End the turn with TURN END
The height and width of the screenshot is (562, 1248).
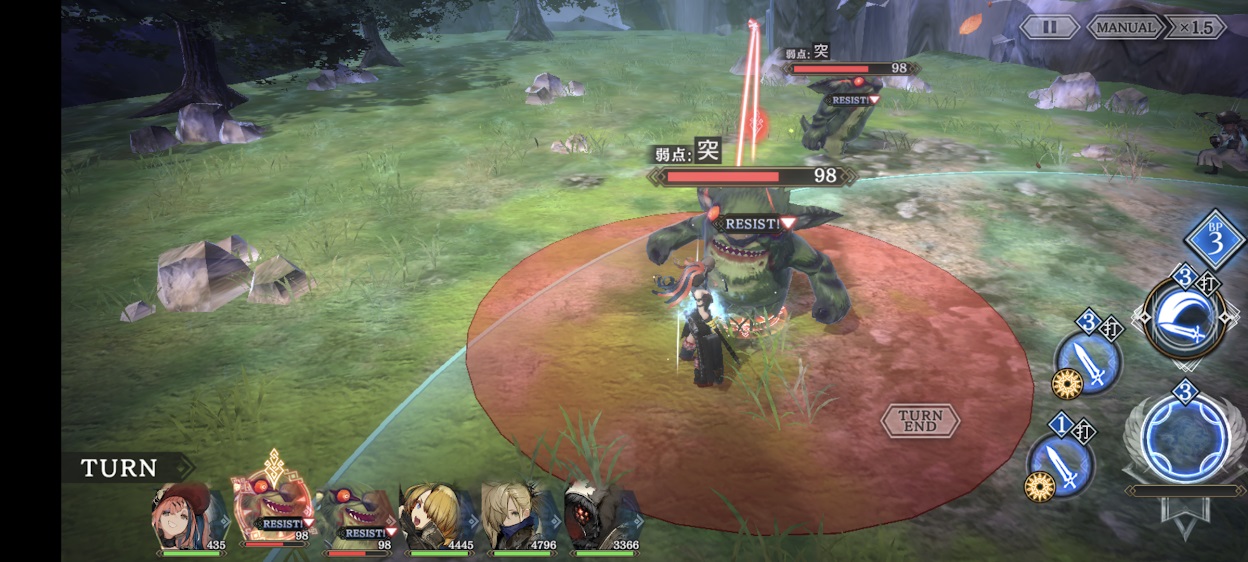pos(920,420)
